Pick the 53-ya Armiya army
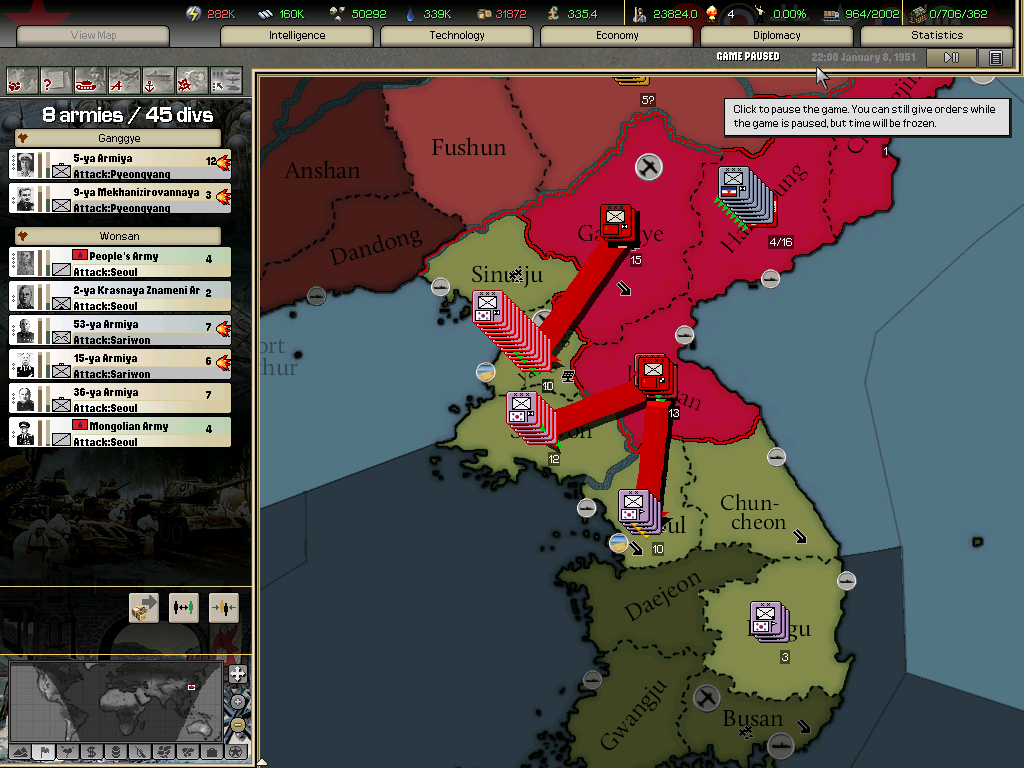This screenshot has width=1024, height=768. pos(120,330)
